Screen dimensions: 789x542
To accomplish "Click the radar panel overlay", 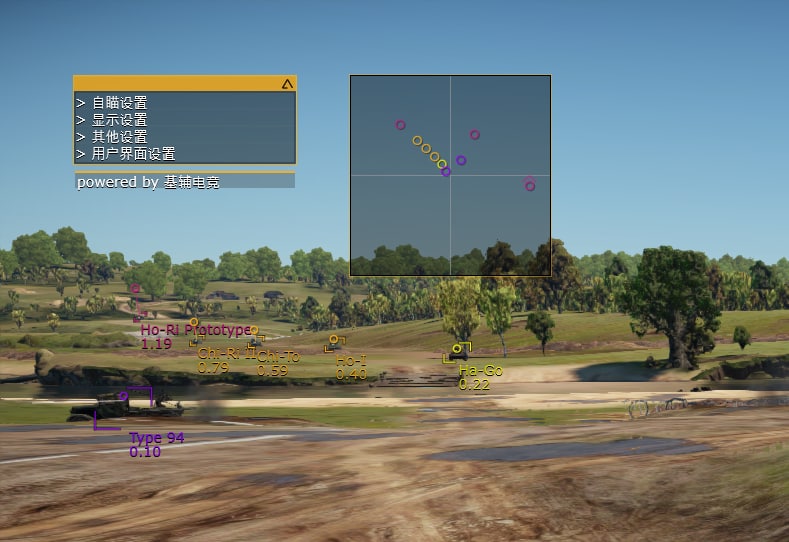I will pyautogui.click(x=450, y=175).
